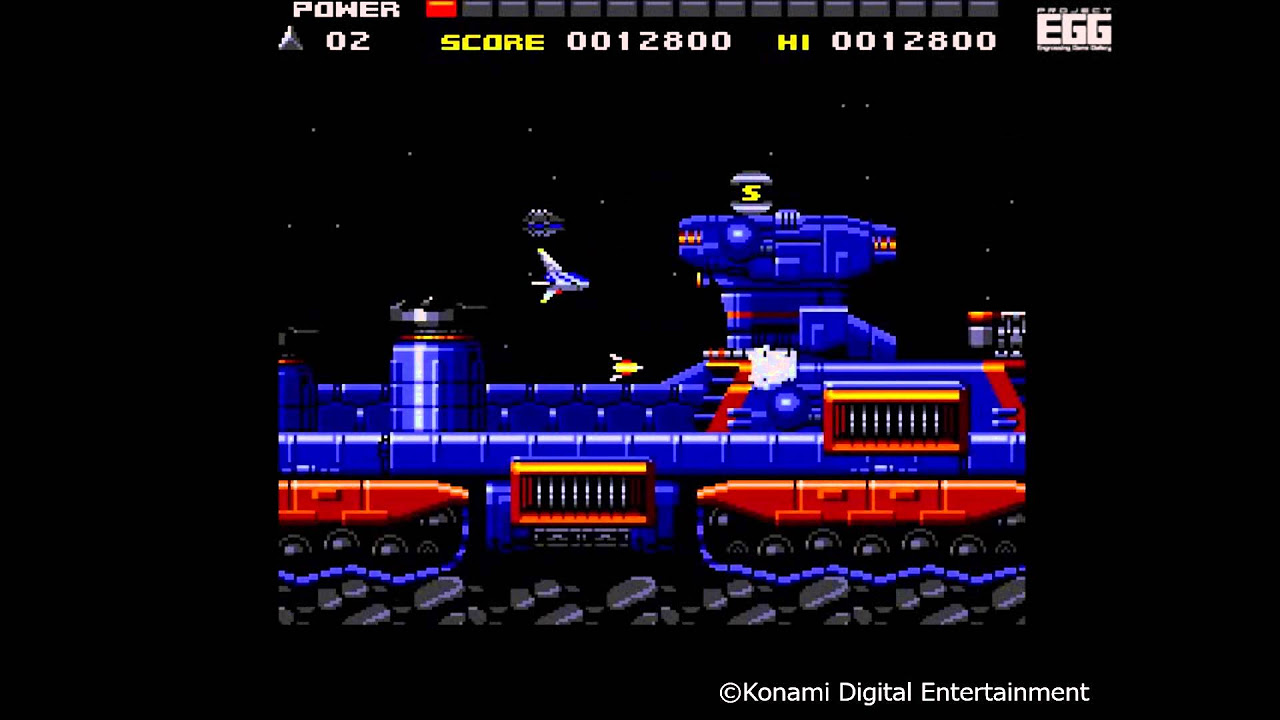Select the highlighted red power-up slot
The image size is (1280, 720).
(x=440, y=9)
